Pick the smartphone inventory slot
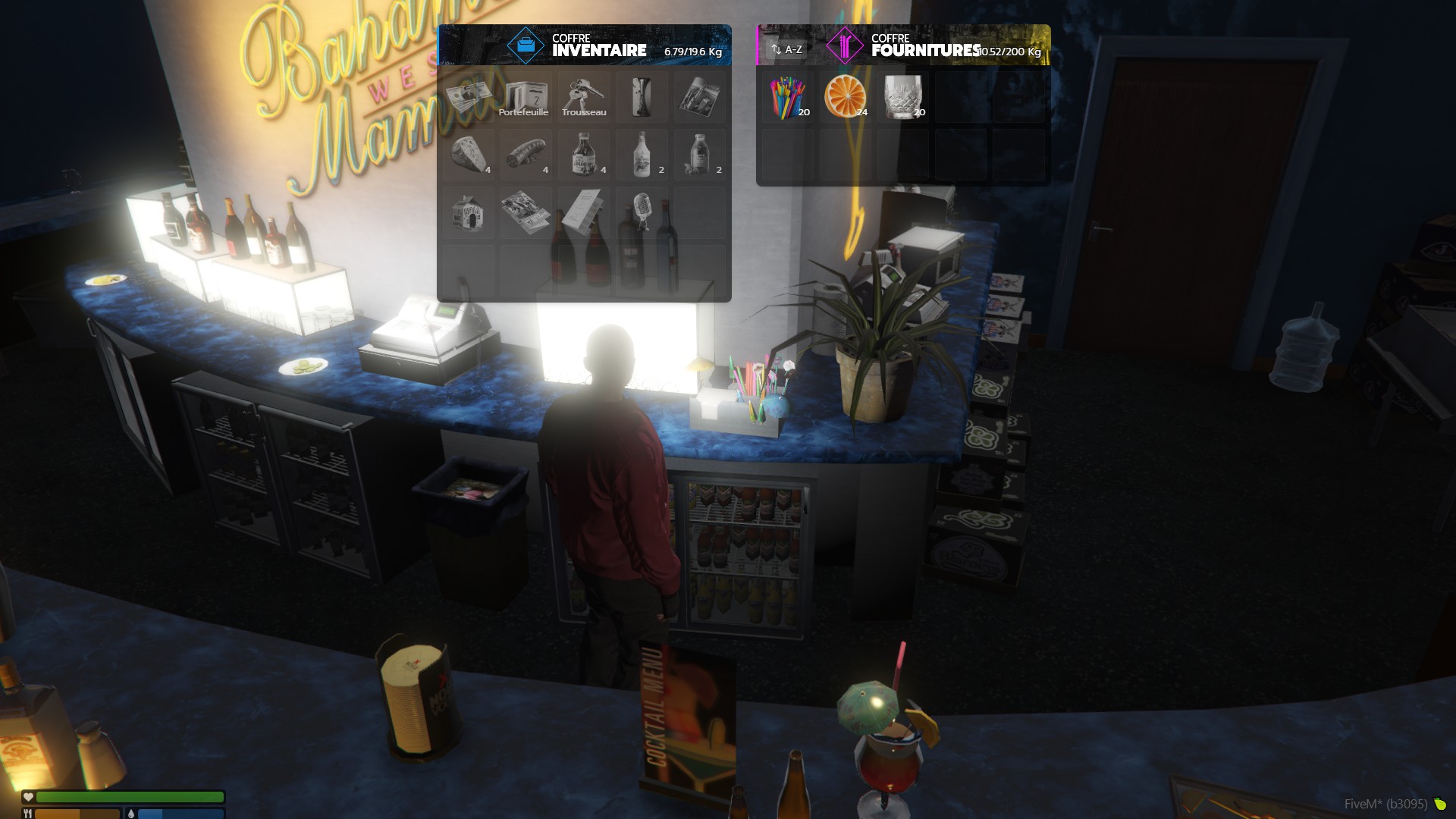 pos(642,97)
